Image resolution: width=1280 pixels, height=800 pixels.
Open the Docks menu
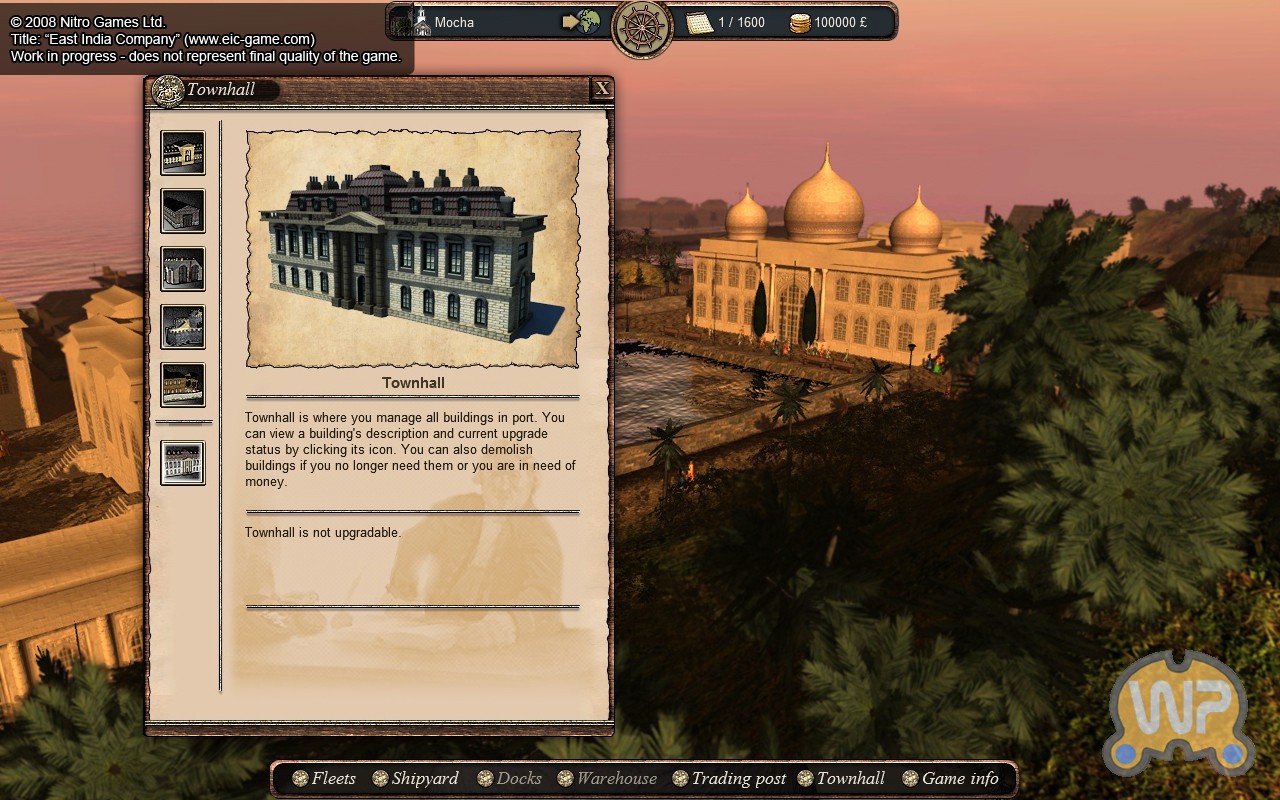[509, 778]
